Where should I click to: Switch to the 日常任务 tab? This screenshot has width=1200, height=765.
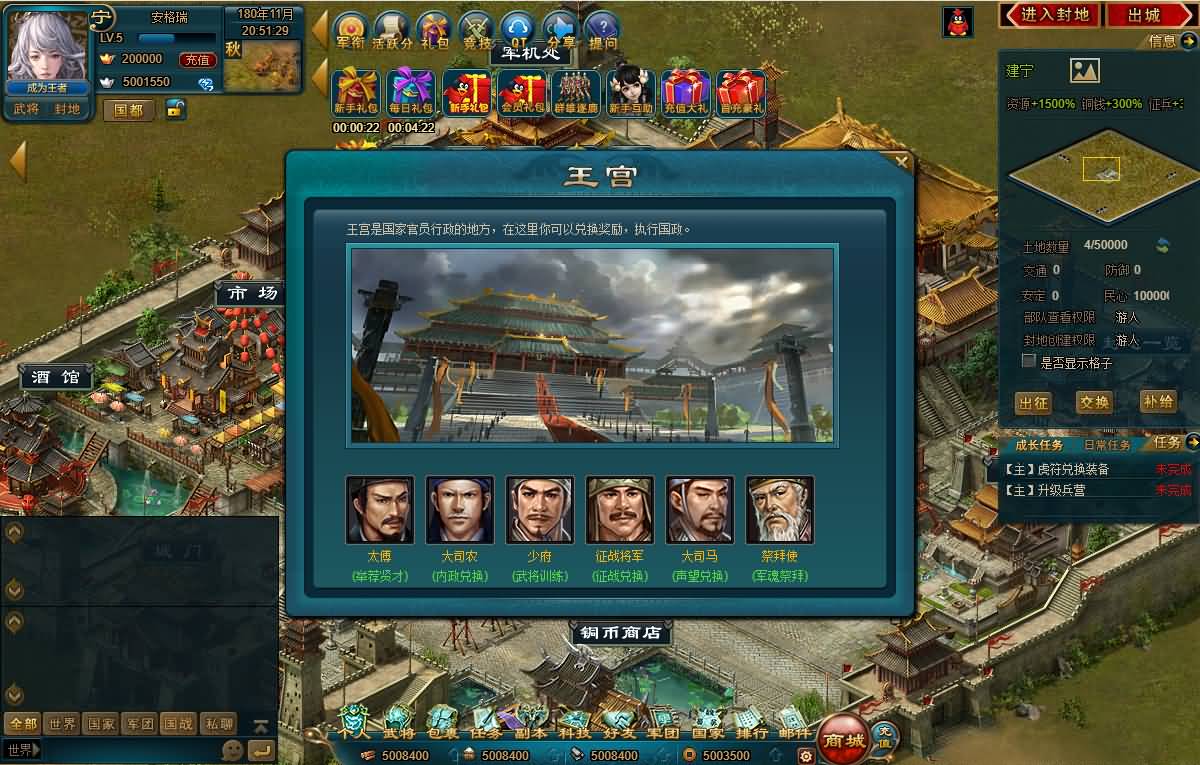pyautogui.click(x=1107, y=444)
